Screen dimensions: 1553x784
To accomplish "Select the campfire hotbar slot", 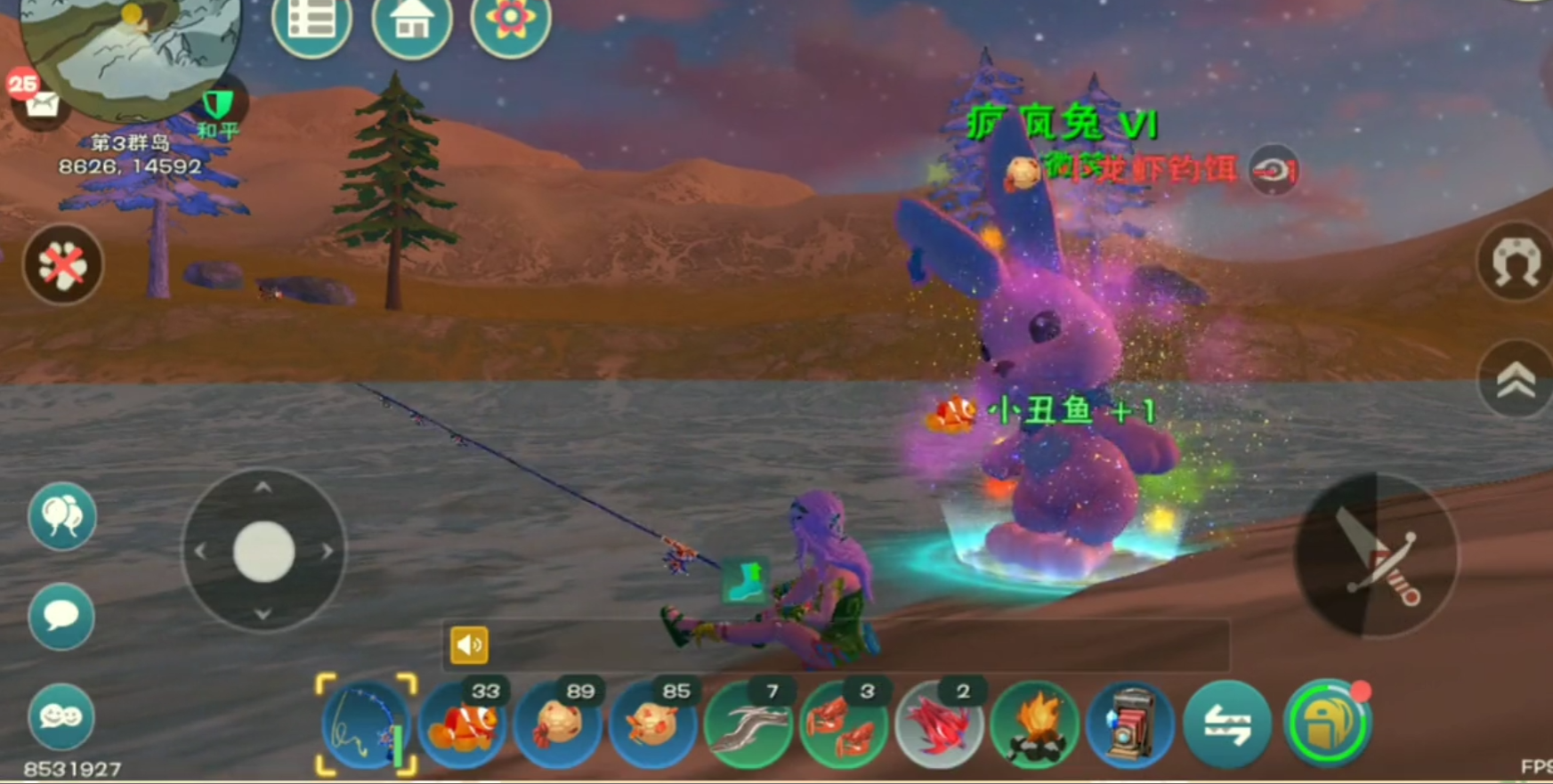I will [1034, 724].
